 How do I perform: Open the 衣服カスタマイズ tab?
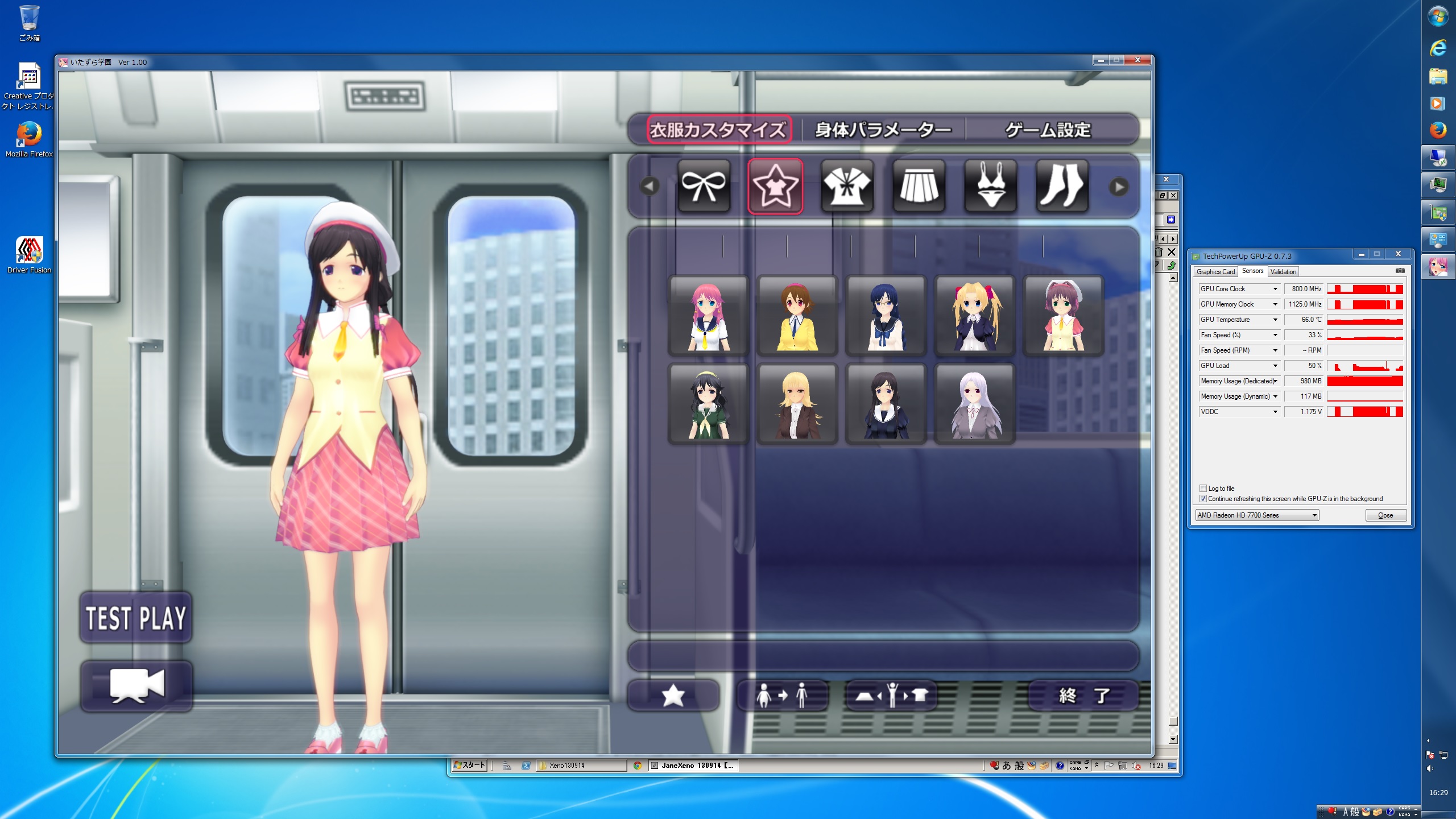[x=718, y=130]
